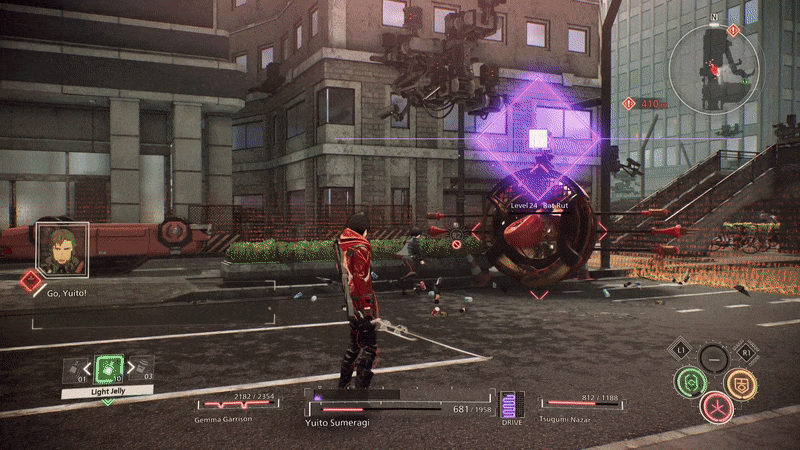The width and height of the screenshot is (800, 450).
Task: Select the item slot with quantity 03
Action: [x=141, y=370]
